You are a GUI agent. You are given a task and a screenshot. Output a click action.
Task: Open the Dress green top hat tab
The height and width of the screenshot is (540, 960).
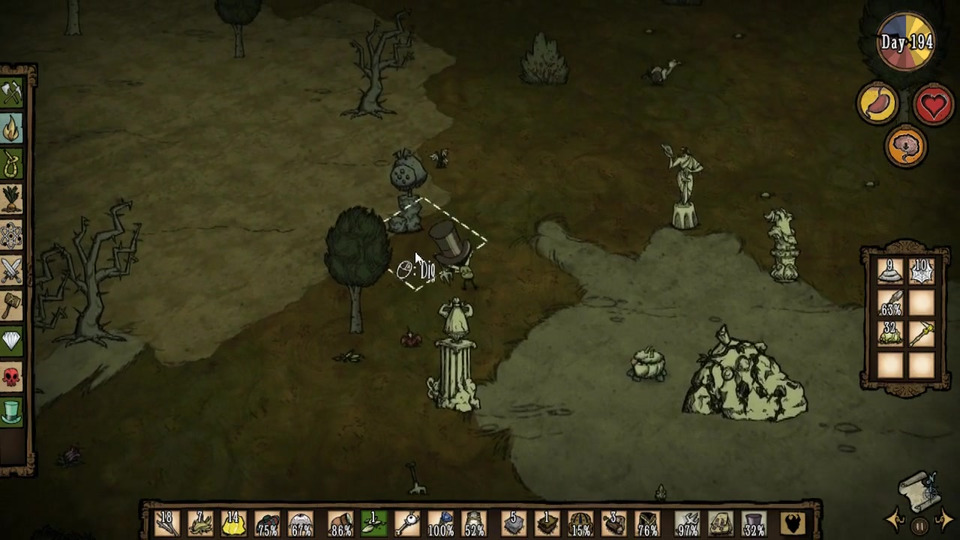point(12,411)
